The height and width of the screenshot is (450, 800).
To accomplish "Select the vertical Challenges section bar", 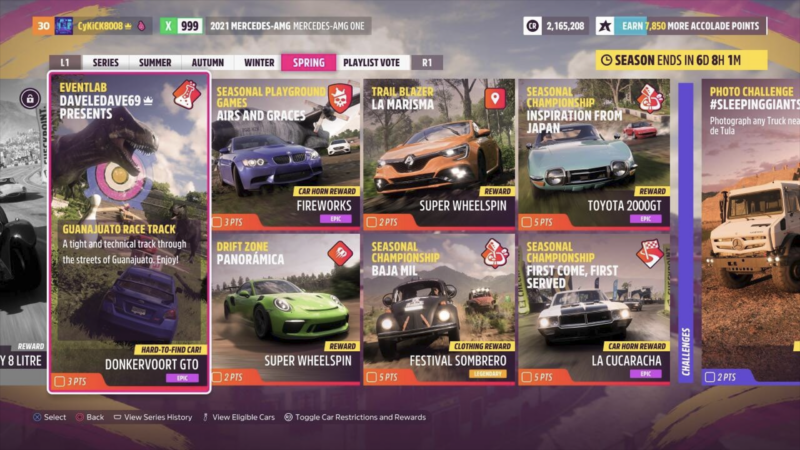I will tap(686, 232).
